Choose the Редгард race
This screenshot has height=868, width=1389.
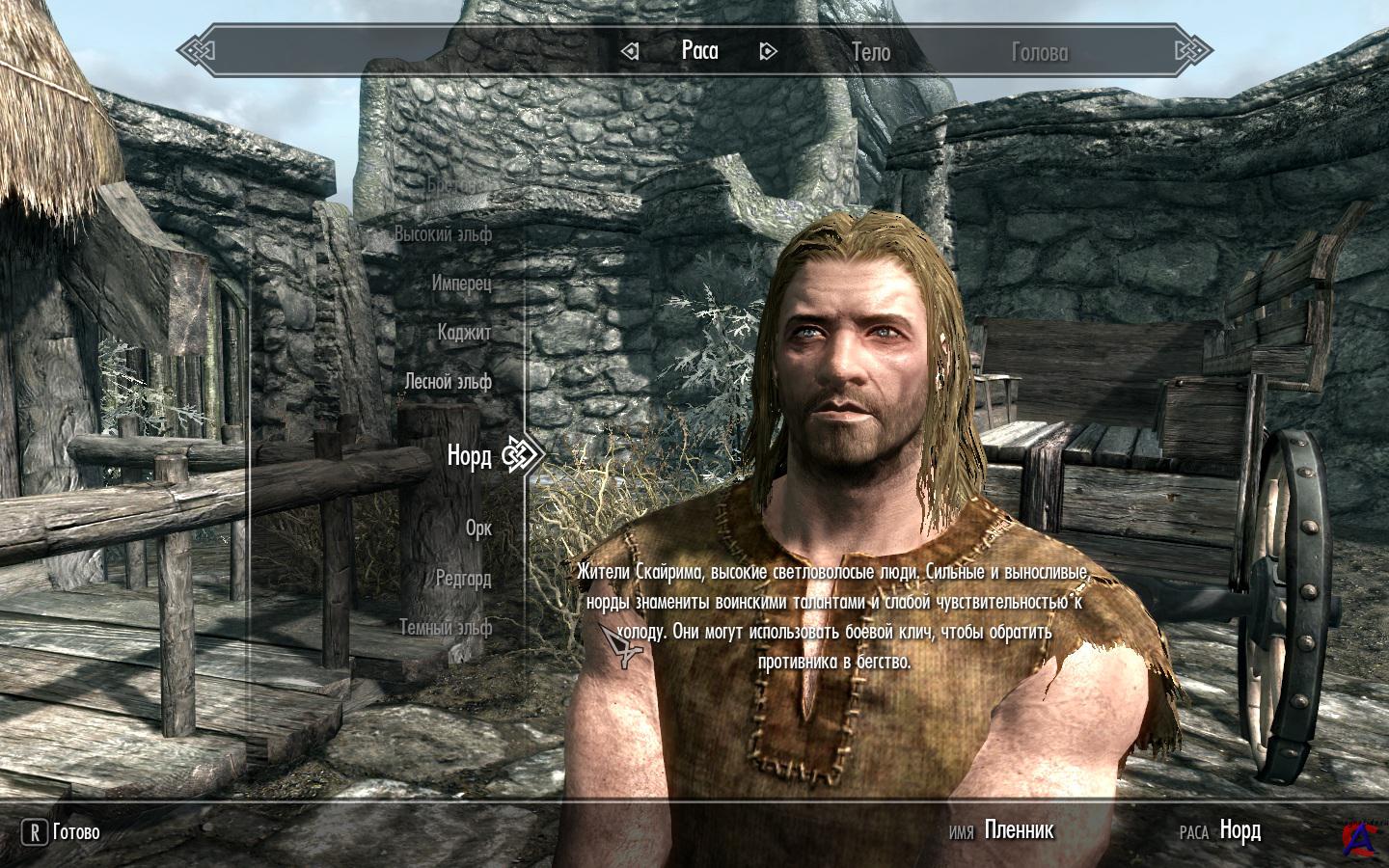(x=463, y=579)
